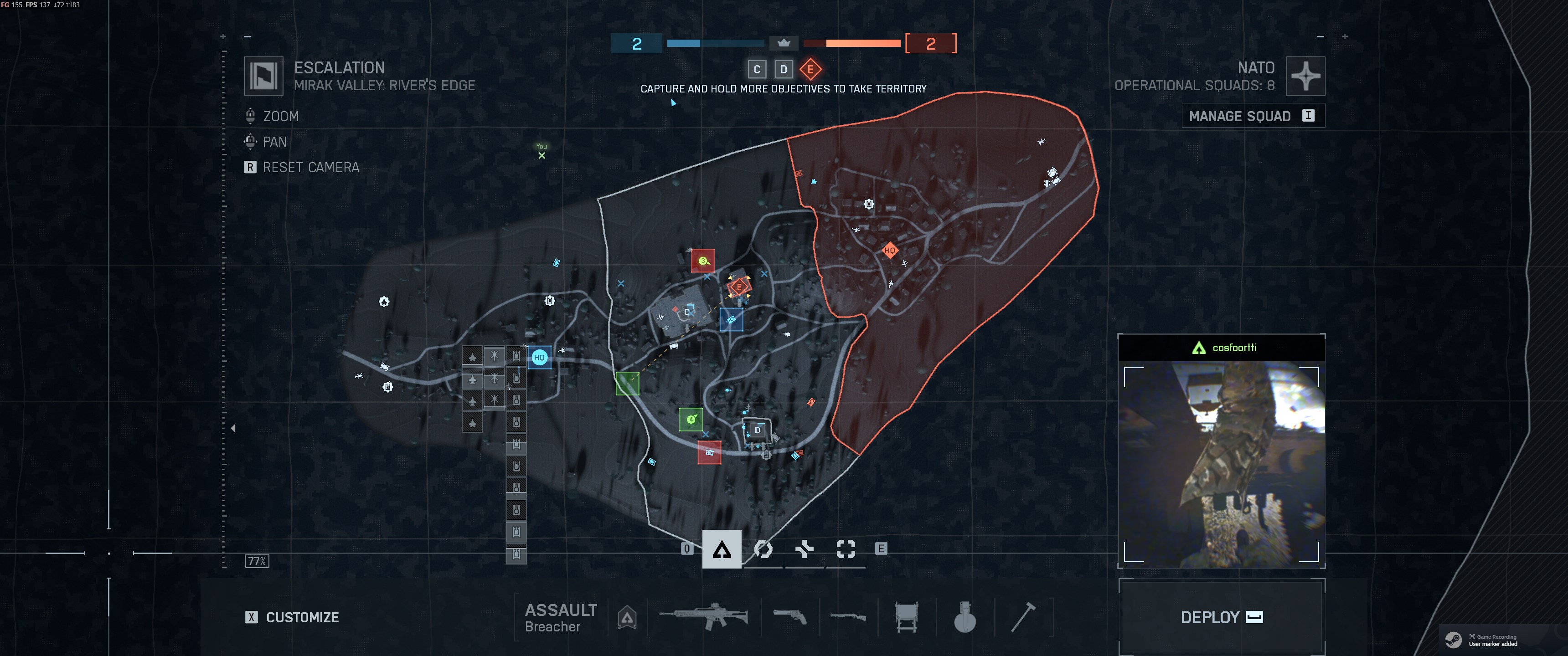Select the grenade slot
The width and height of the screenshot is (1568, 656).
point(965,616)
